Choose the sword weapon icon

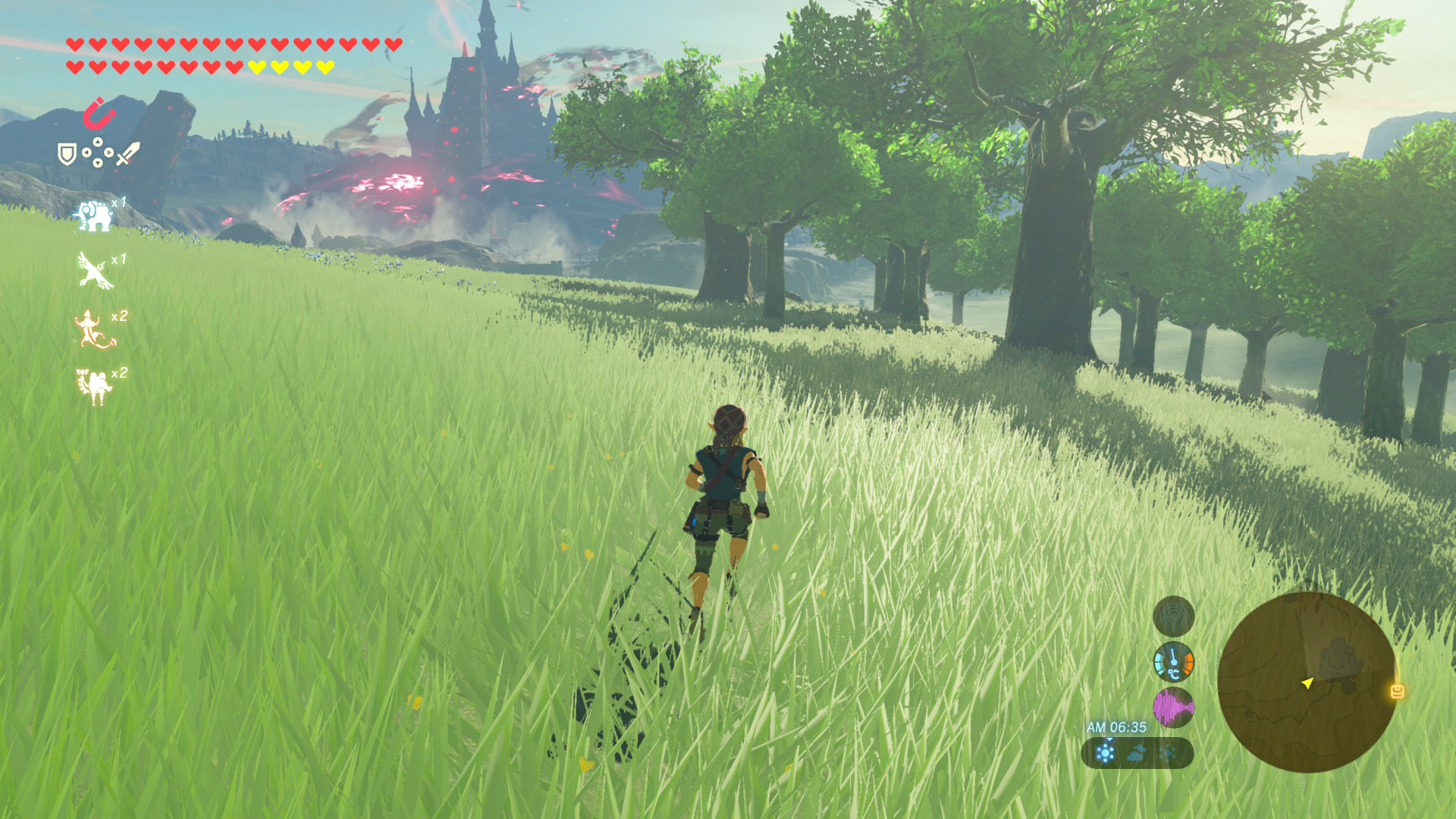pyautogui.click(x=127, y=154)
